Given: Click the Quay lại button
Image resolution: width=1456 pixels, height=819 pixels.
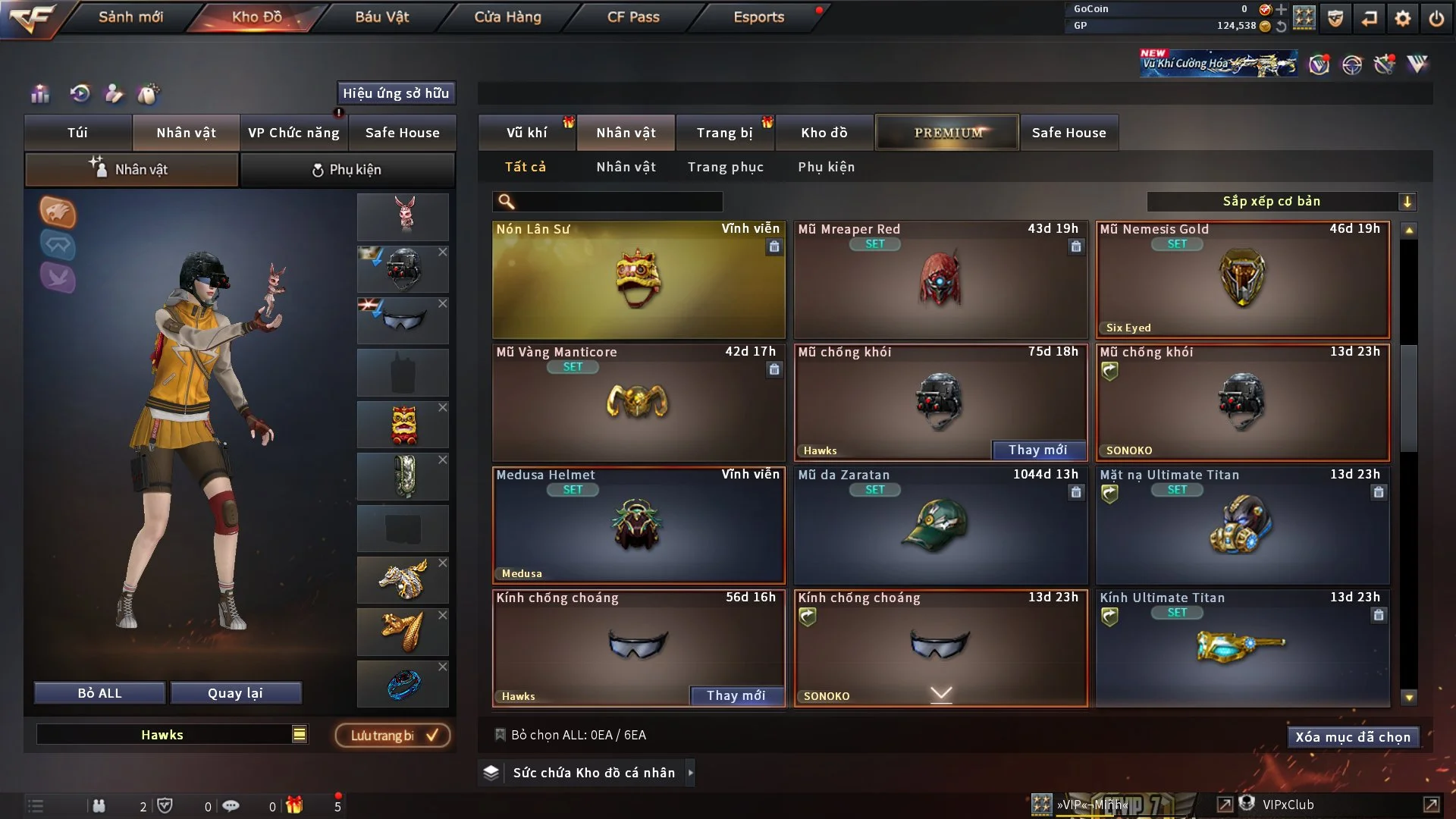Looking at the screenshot, I should click(235, 693).
